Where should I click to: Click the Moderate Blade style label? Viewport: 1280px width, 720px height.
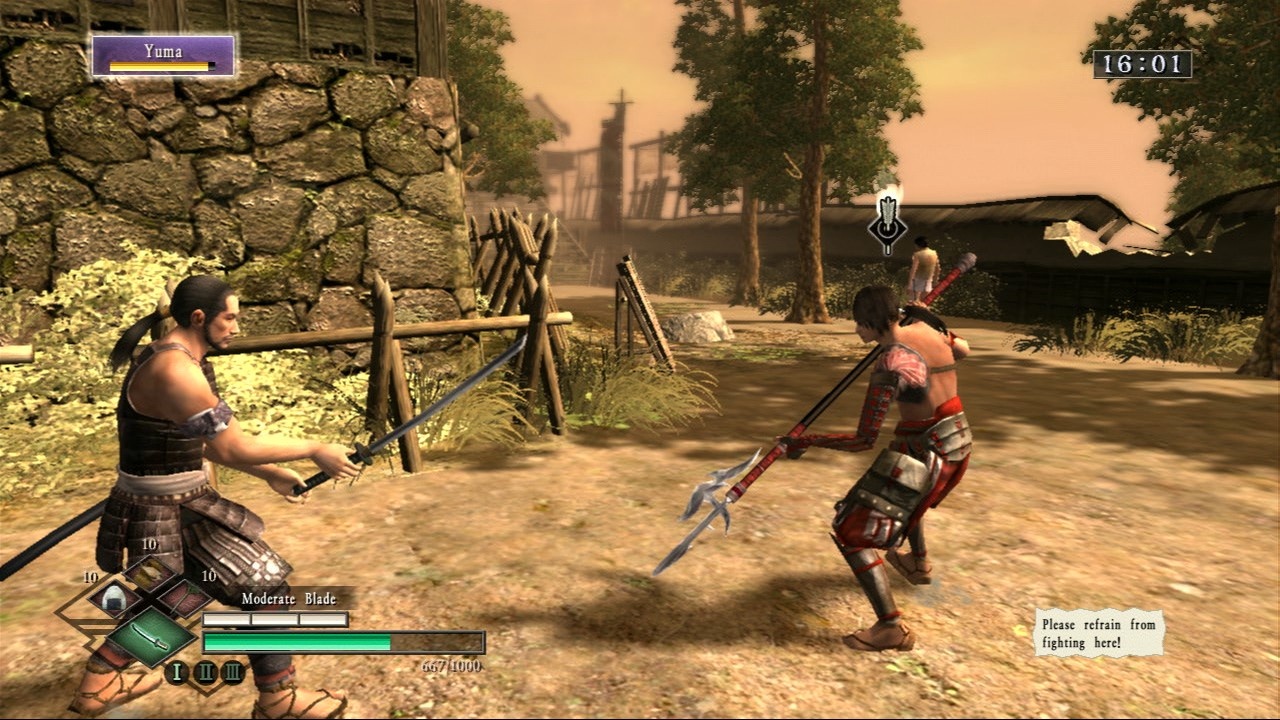click(289, 599)
